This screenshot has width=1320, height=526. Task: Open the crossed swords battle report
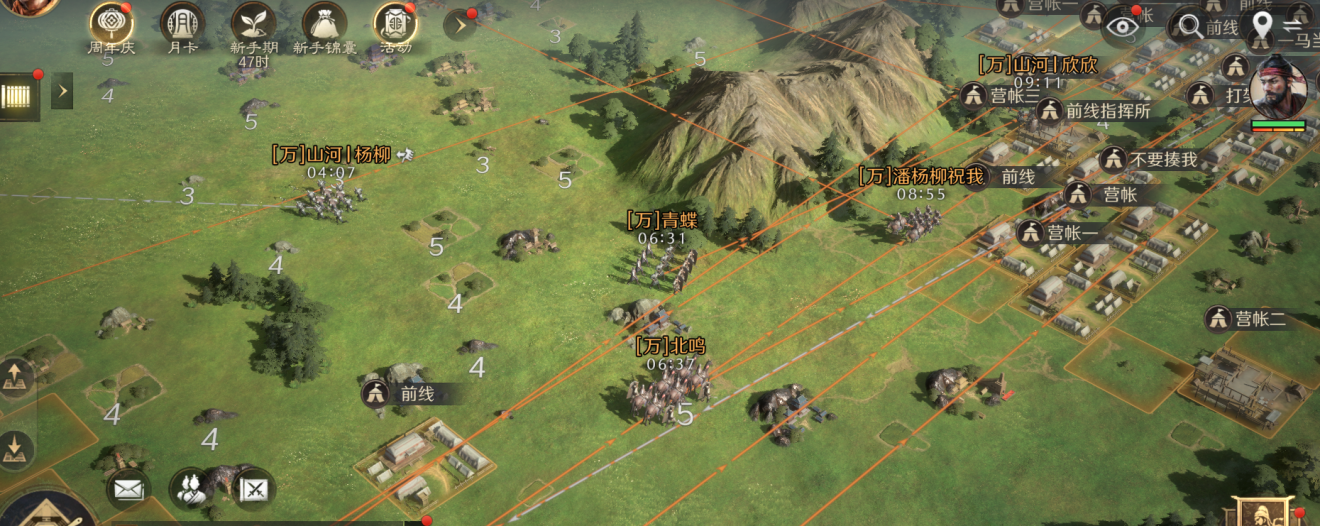tap(255, 488)
